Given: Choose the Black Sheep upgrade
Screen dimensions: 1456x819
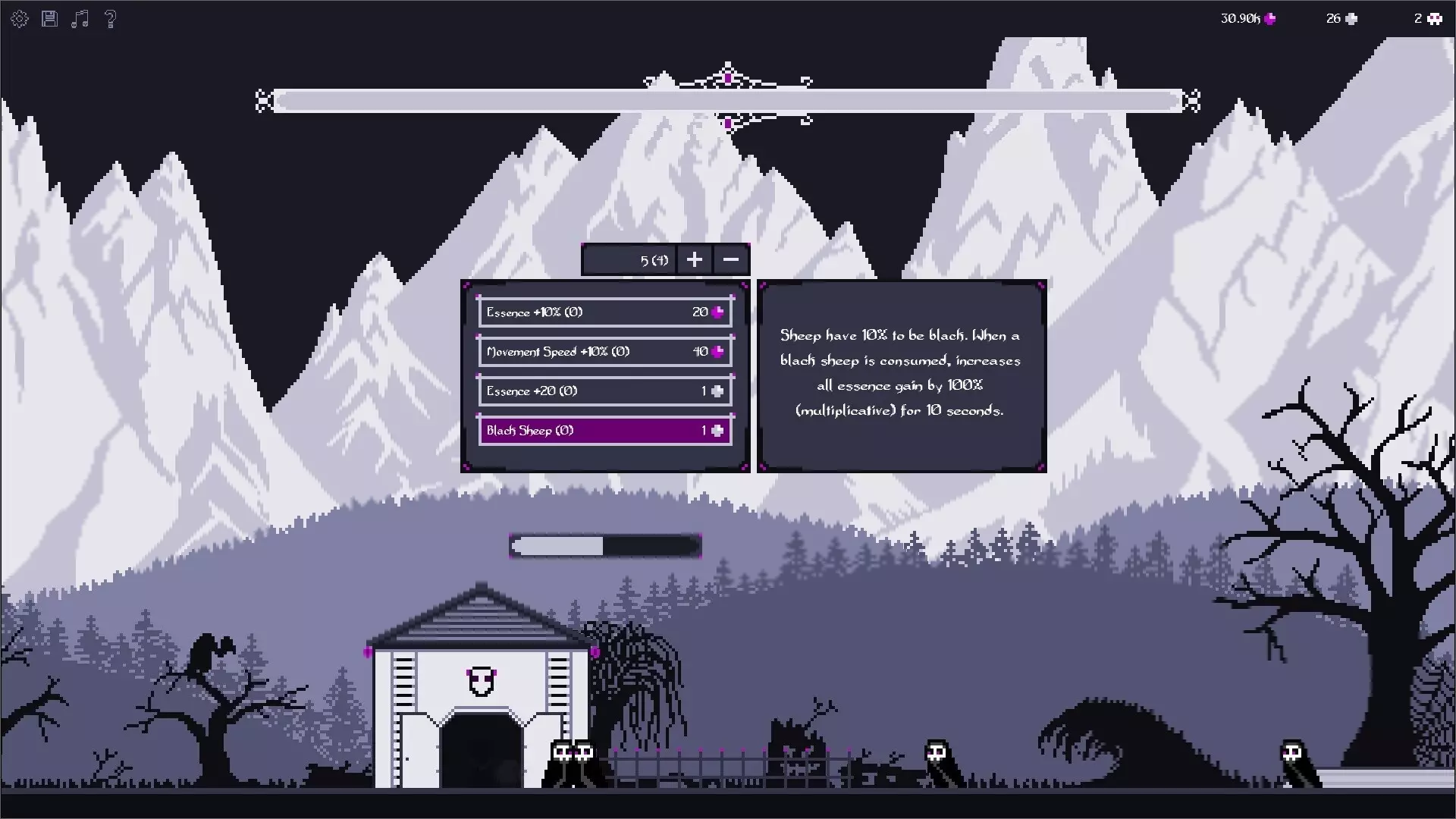Looking at the screenshot, I should pyautogui.click(x=605, y=431).
